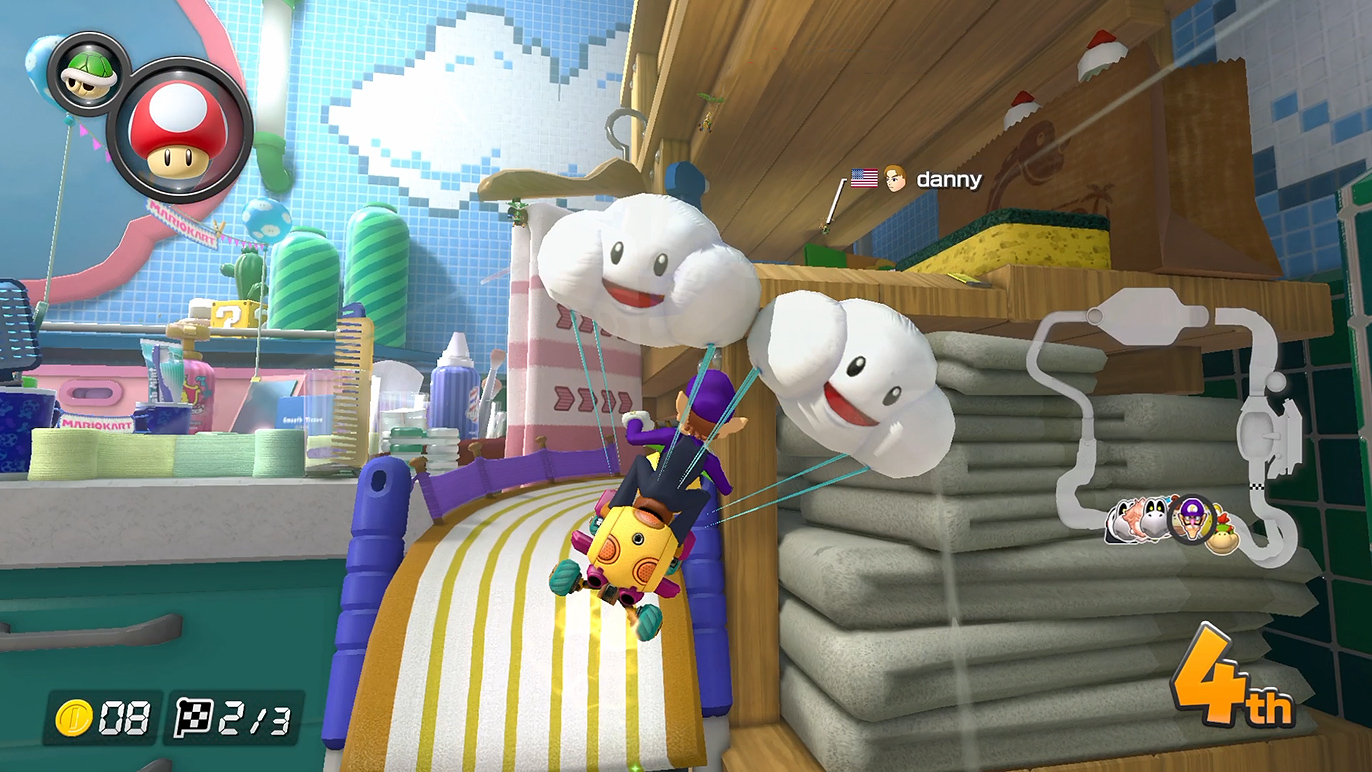Screen dimensions: 1372x772
Task: Use the Mushroom in the main item slot
Action: pyautogui.click(x=180, y=131)
